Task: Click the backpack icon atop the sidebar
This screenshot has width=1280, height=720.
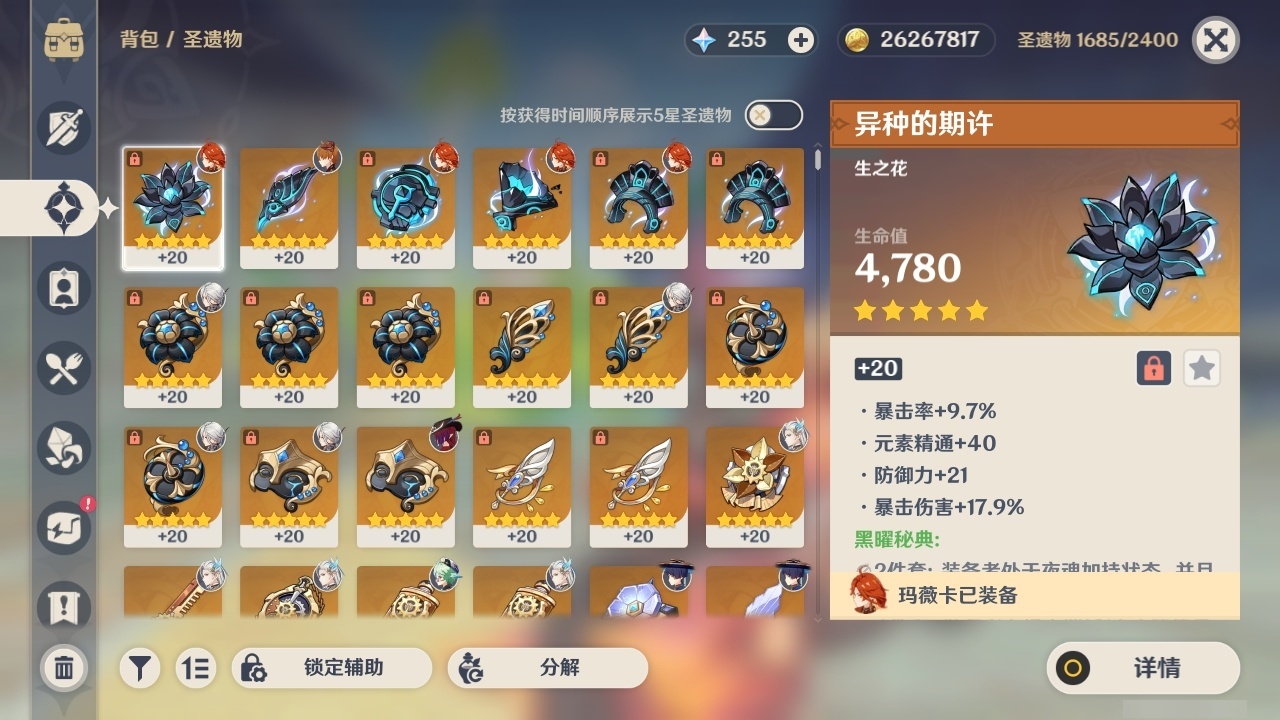Action: tap(64, 40)
